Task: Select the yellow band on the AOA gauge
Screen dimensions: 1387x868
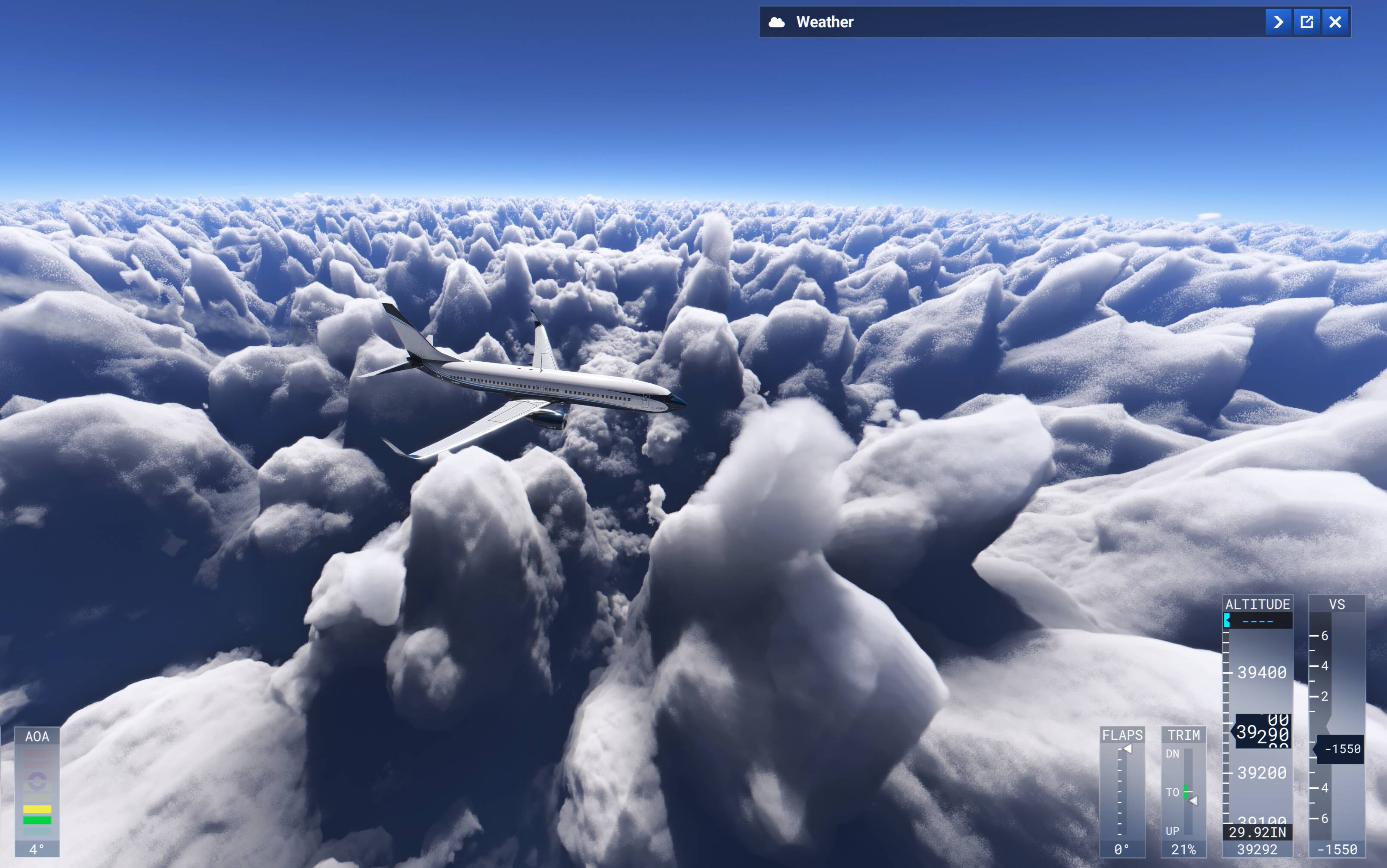Action: pos(37,810)
